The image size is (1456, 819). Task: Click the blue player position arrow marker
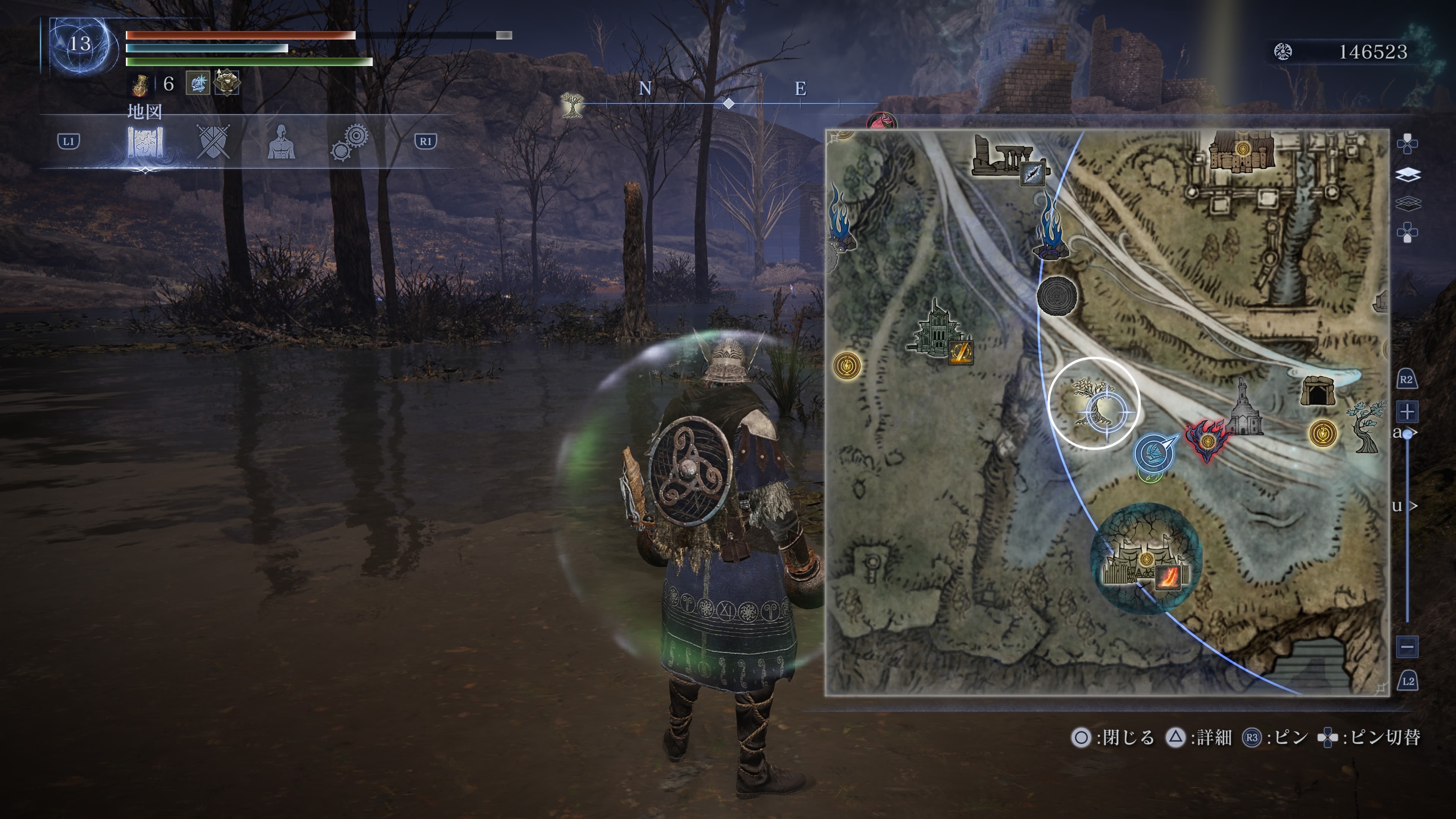click(1154, 452)
